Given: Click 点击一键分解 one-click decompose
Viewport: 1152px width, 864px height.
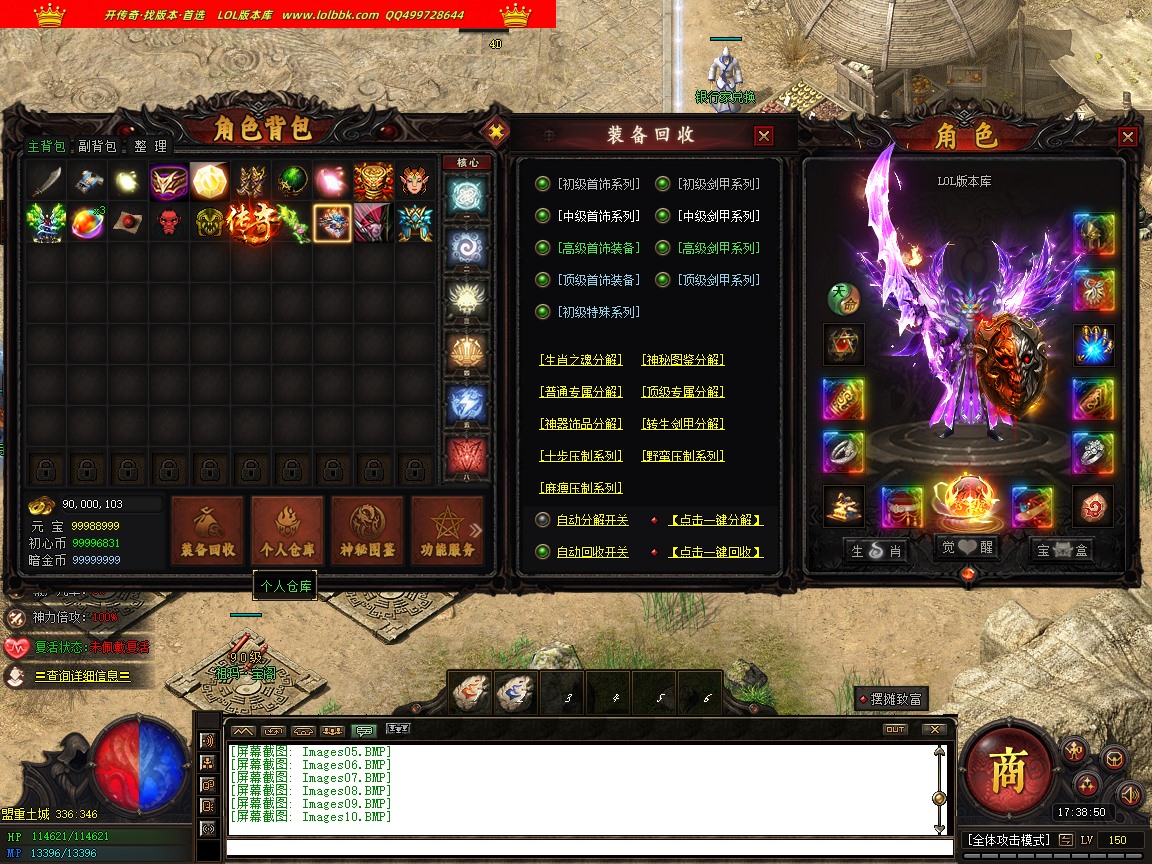Looking at the screenshot, I should [715, 520].
